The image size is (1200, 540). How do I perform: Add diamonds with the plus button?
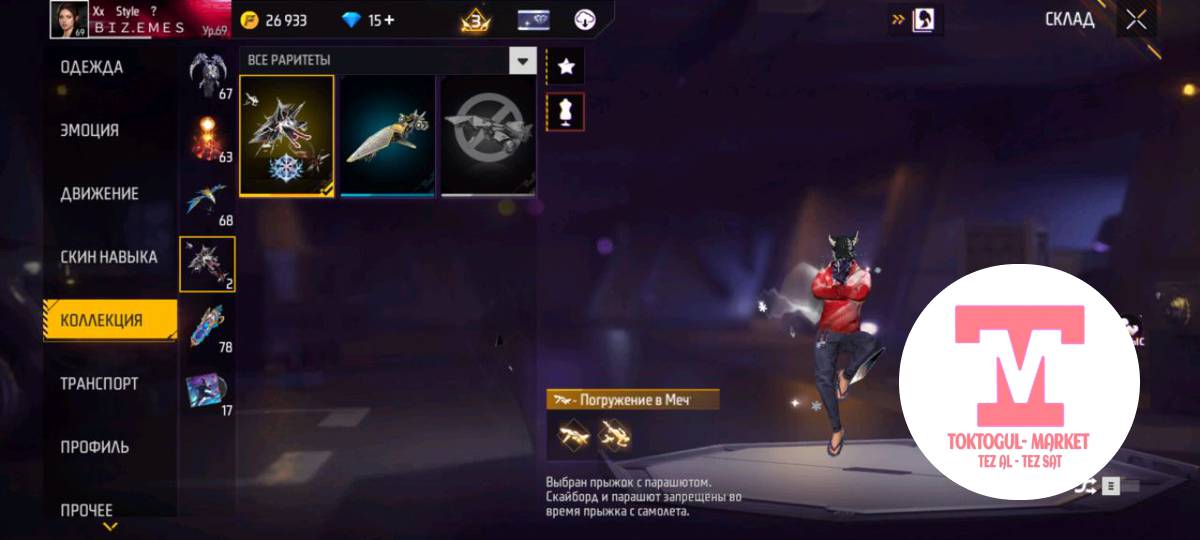point(389,20)
